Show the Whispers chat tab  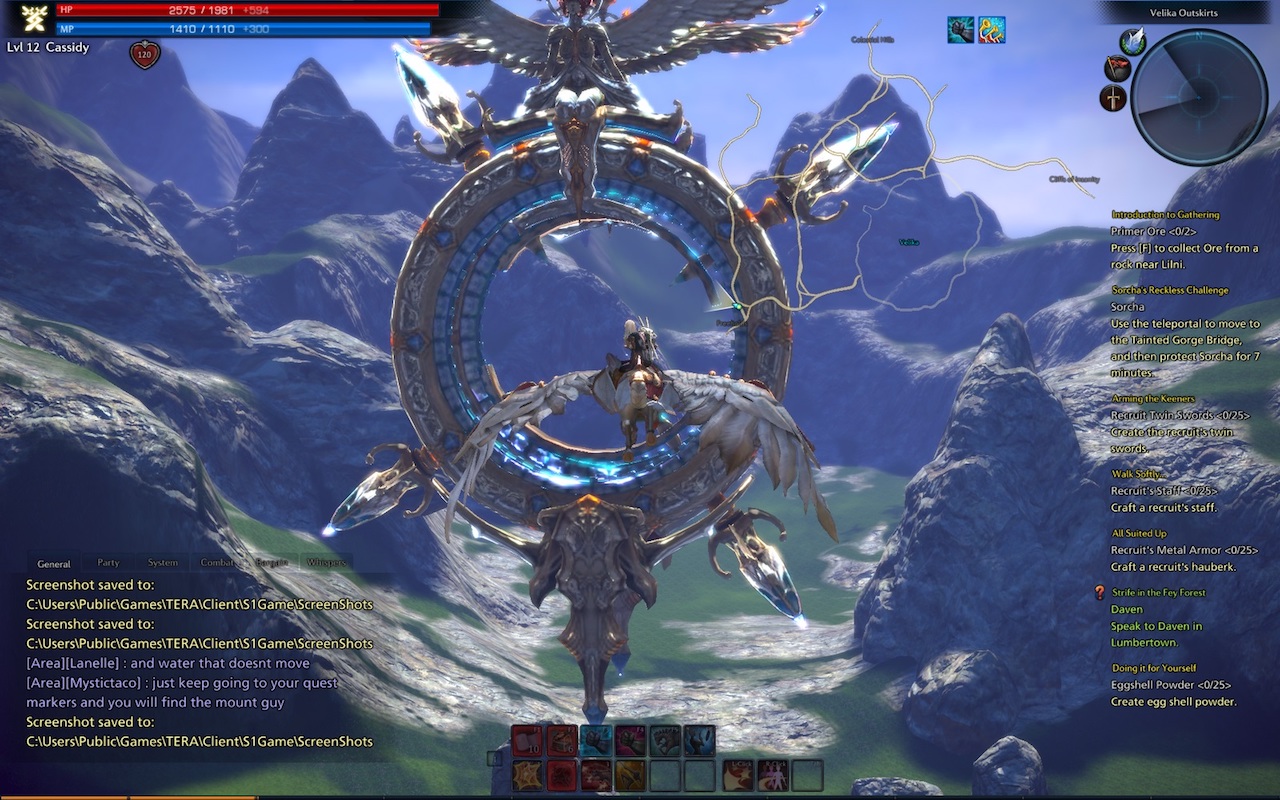click(326, 563)
